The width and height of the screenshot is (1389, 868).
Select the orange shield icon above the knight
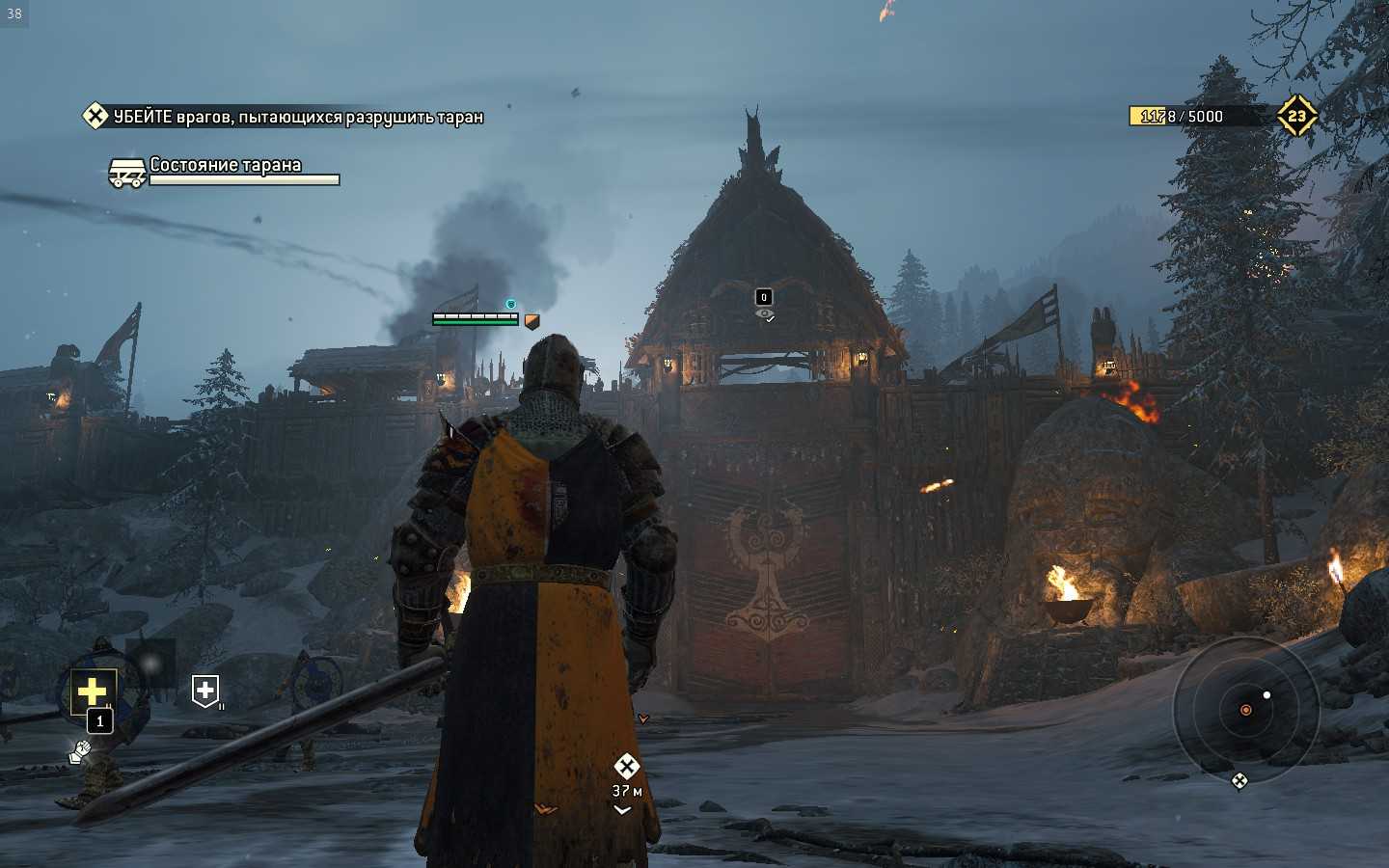[x=531, y=321]
